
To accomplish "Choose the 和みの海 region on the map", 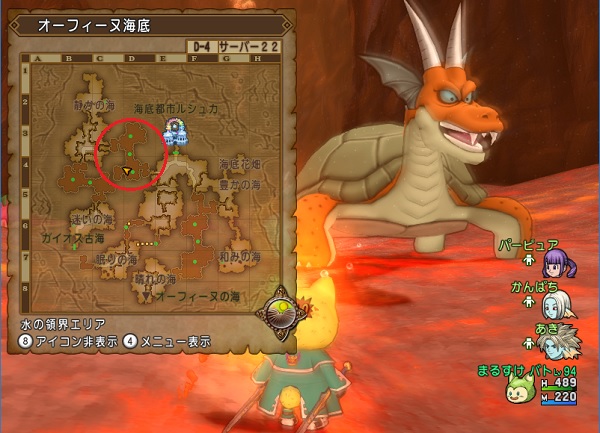I will pyautogui.click(x=240, y=254).
